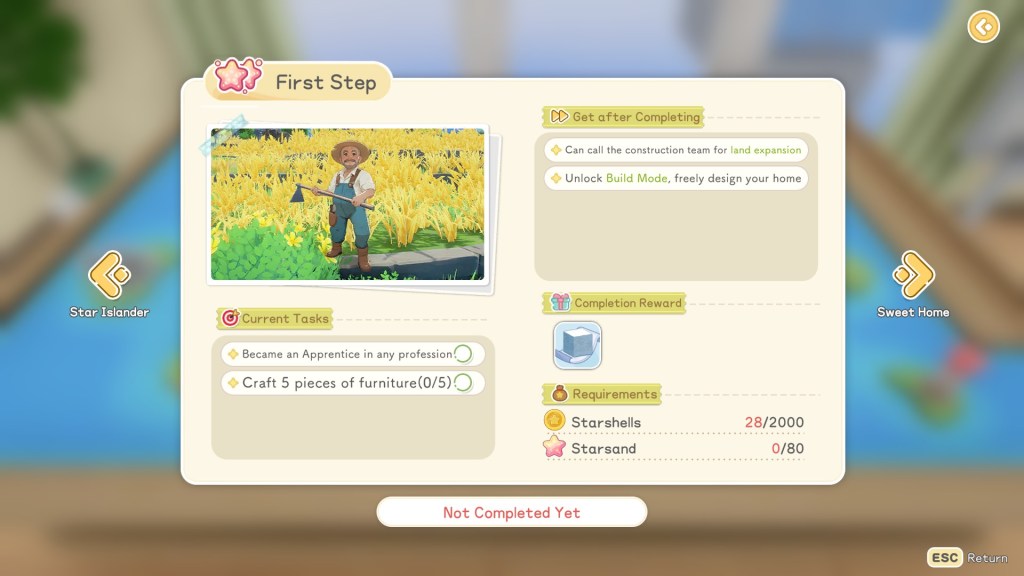Select the Craft 5 pieces of furniture task
Screen dimensions: 1024x576
(352, 383)
